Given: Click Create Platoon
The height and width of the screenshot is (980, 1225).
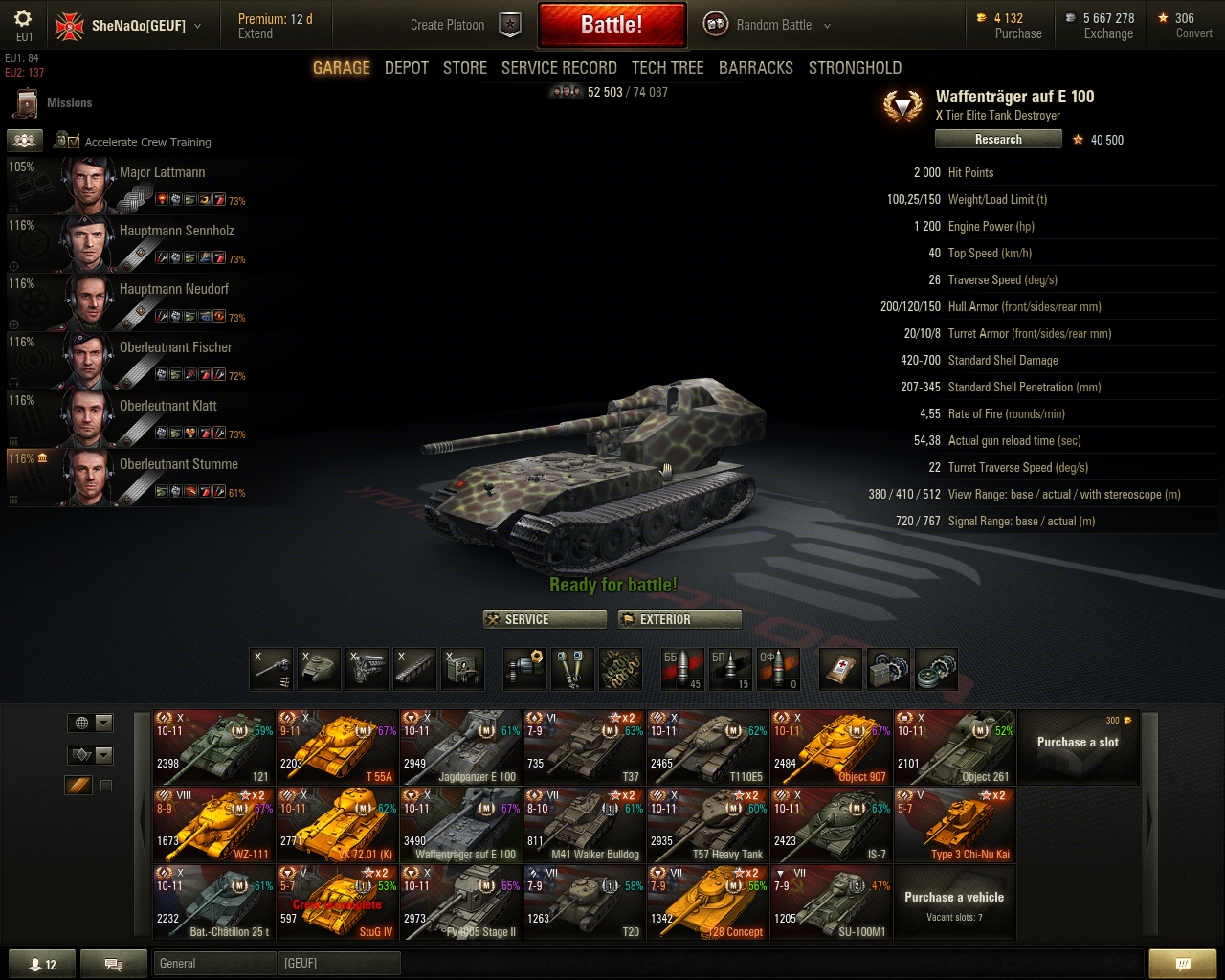Looking at the screenshot, I should pos(448,25).
